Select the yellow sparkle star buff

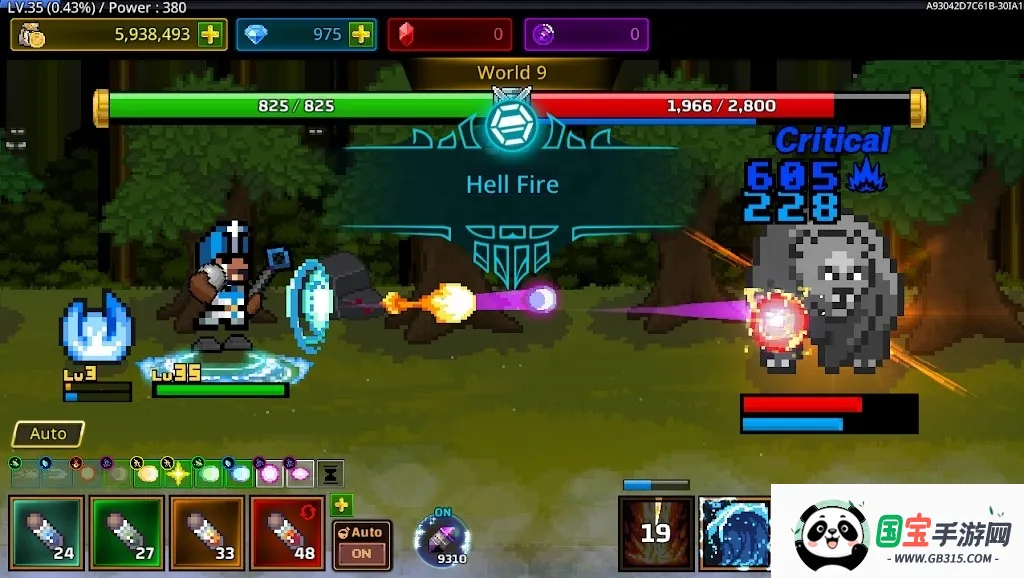click(178, 473)
